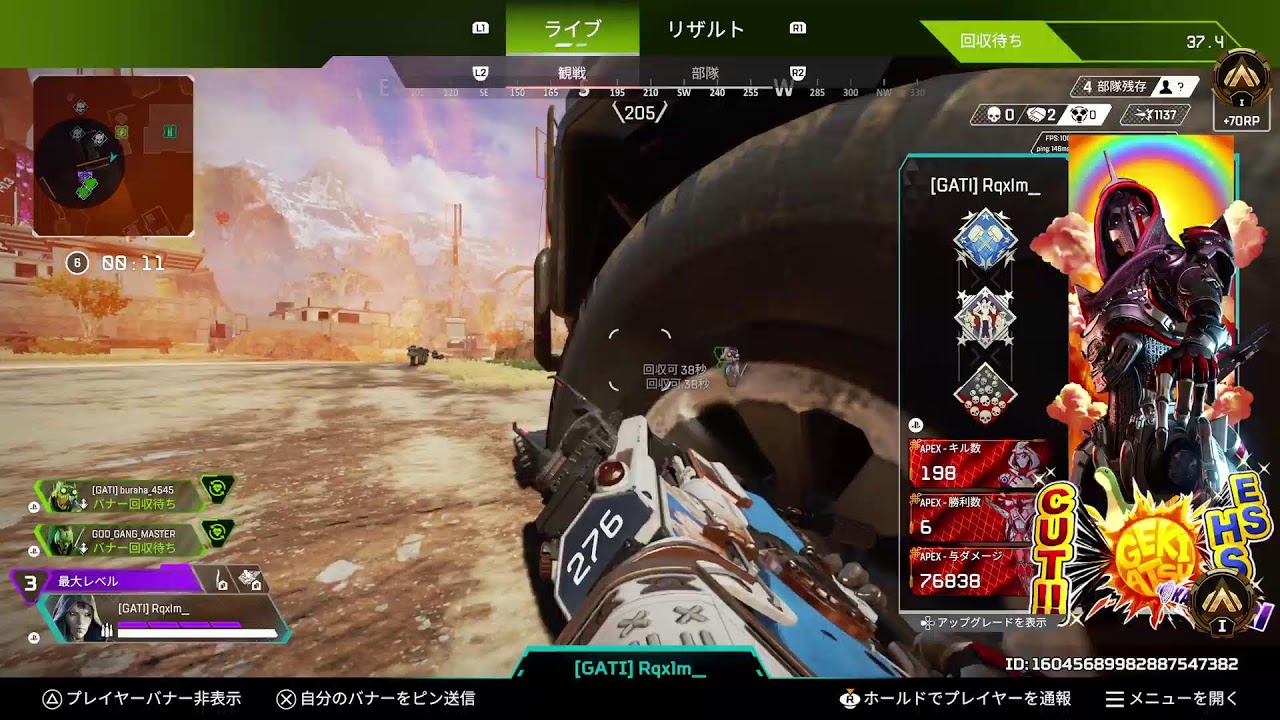Viewport: 1280px width, 720px height.
Task: Click the minimap
Action: [113, 156]
